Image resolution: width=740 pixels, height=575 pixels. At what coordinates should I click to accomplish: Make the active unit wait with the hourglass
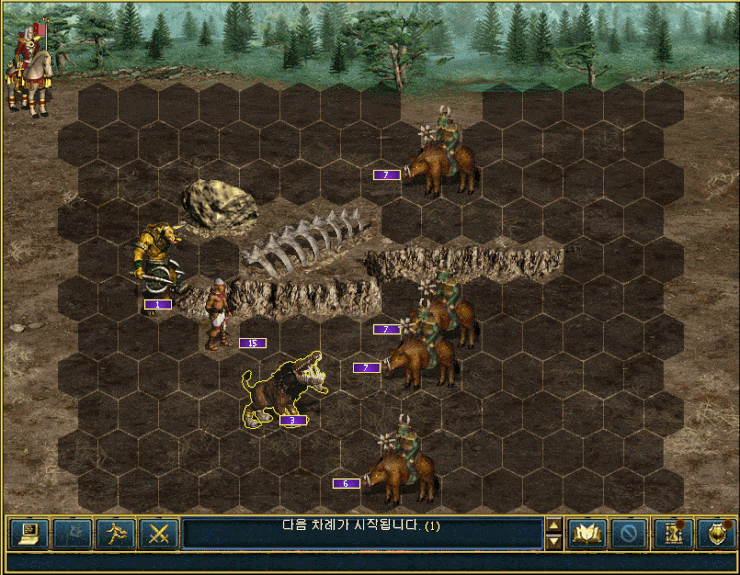click(673, 533)
